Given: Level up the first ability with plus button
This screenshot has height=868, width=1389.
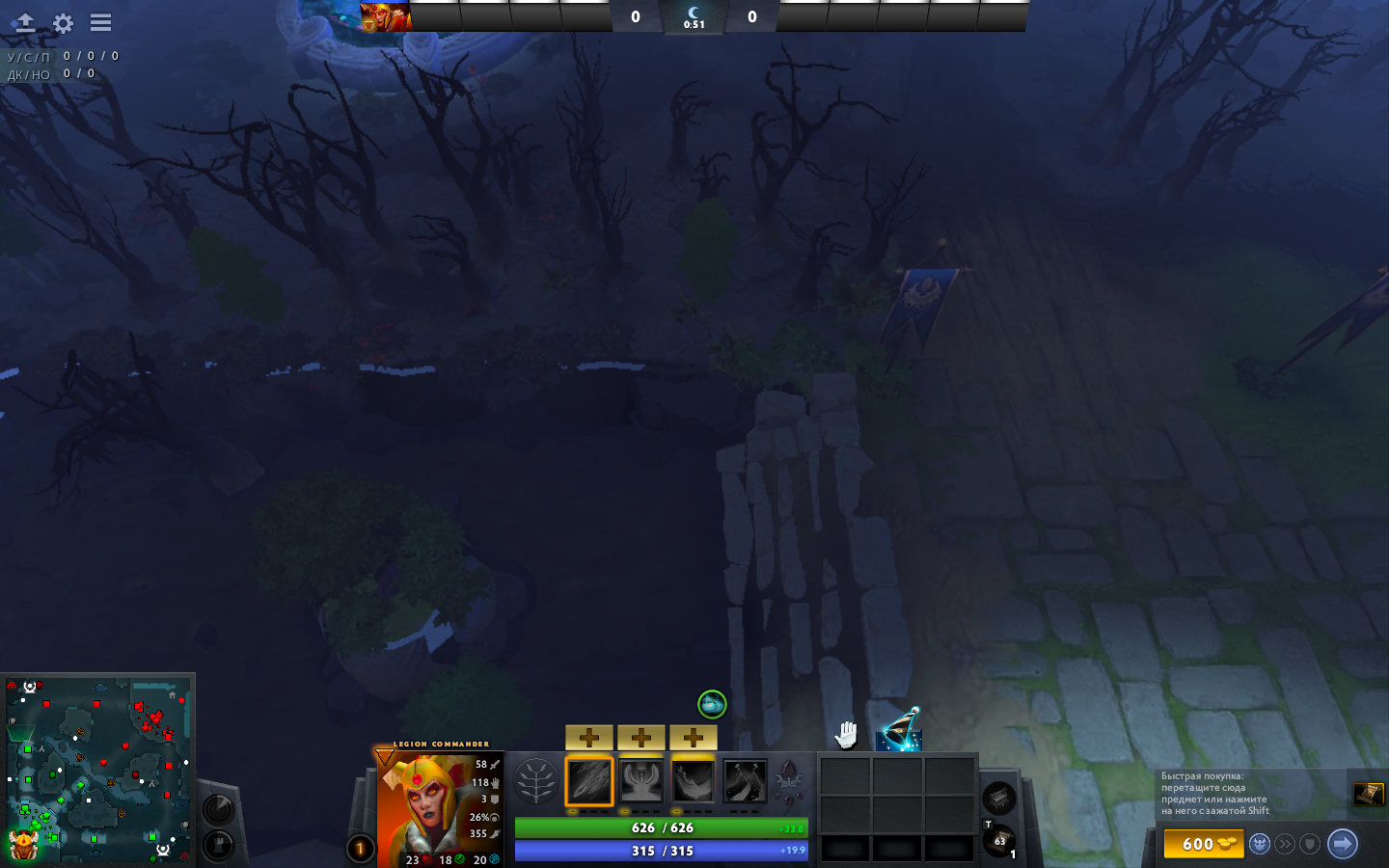Looking at the screenshot, I should 589,737.
